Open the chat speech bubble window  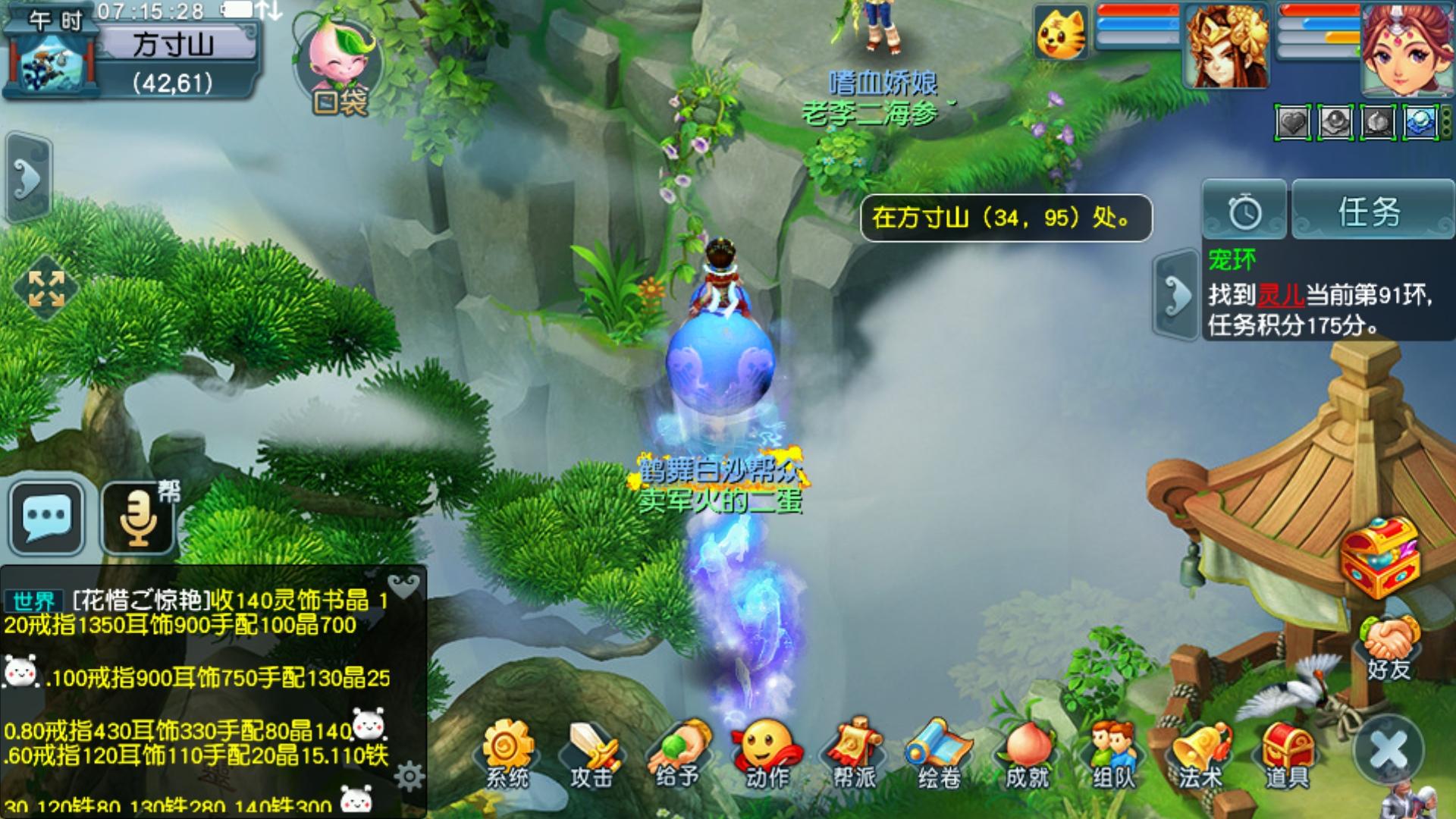[47, 516]
